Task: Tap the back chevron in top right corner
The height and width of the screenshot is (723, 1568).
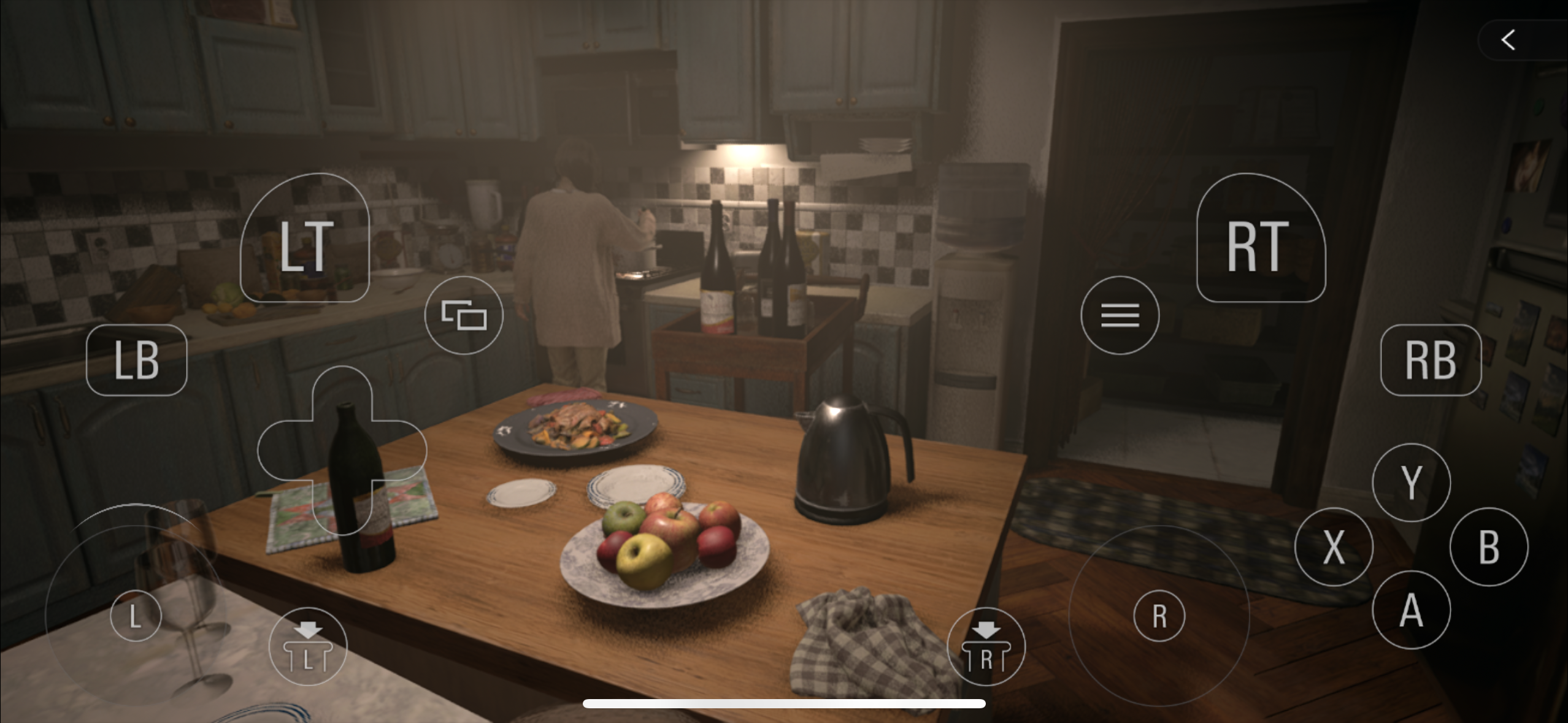Action: click(x=1507, y=39)
